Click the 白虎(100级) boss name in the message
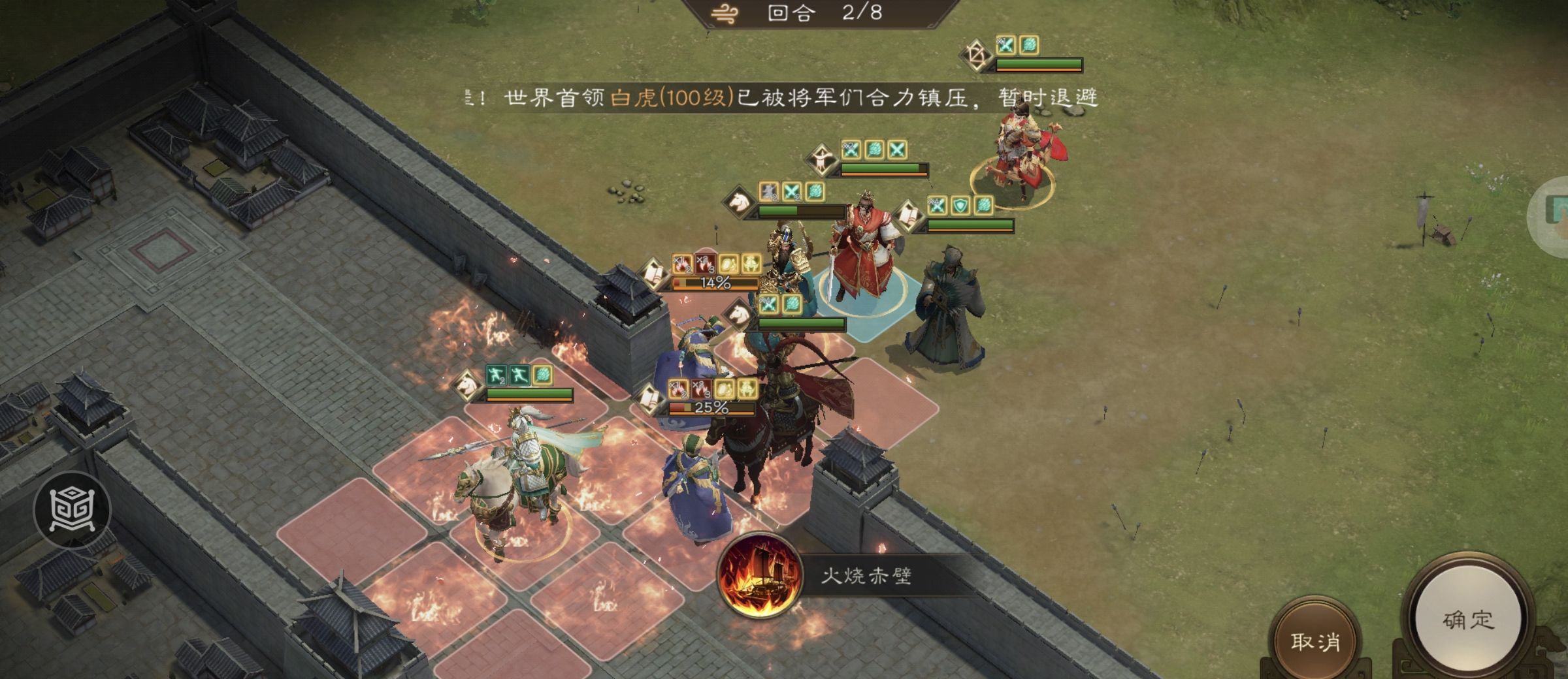Image resolution: width=1568 pixels, height=679 pixels. pos(673,97)
